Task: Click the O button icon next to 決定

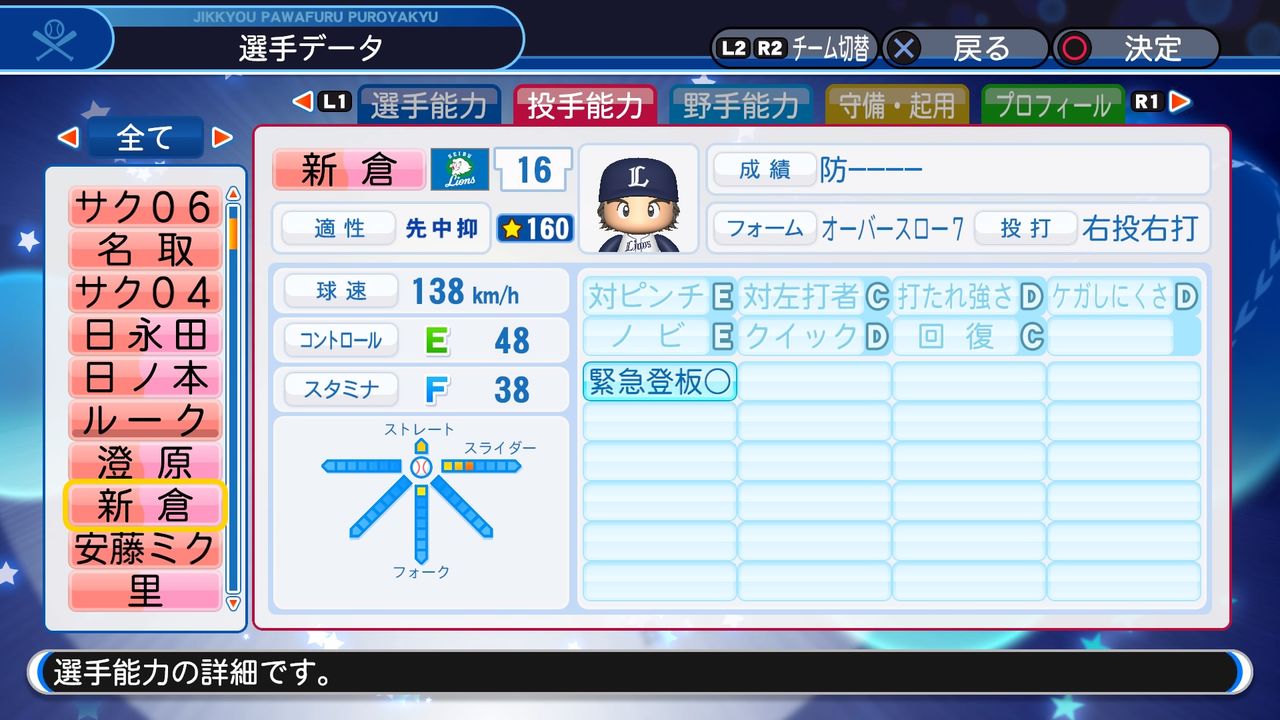Action: [1075, 45]
